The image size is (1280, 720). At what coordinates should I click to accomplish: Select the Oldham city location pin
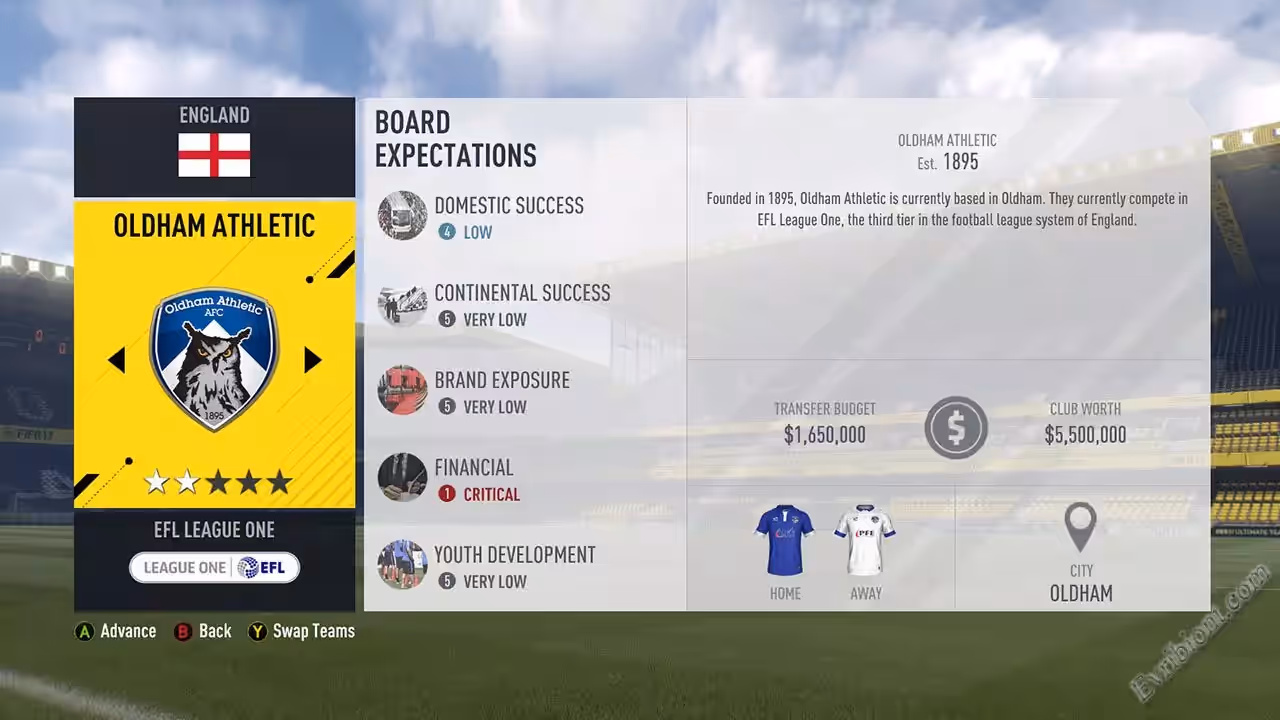(x=1080, y=527)
